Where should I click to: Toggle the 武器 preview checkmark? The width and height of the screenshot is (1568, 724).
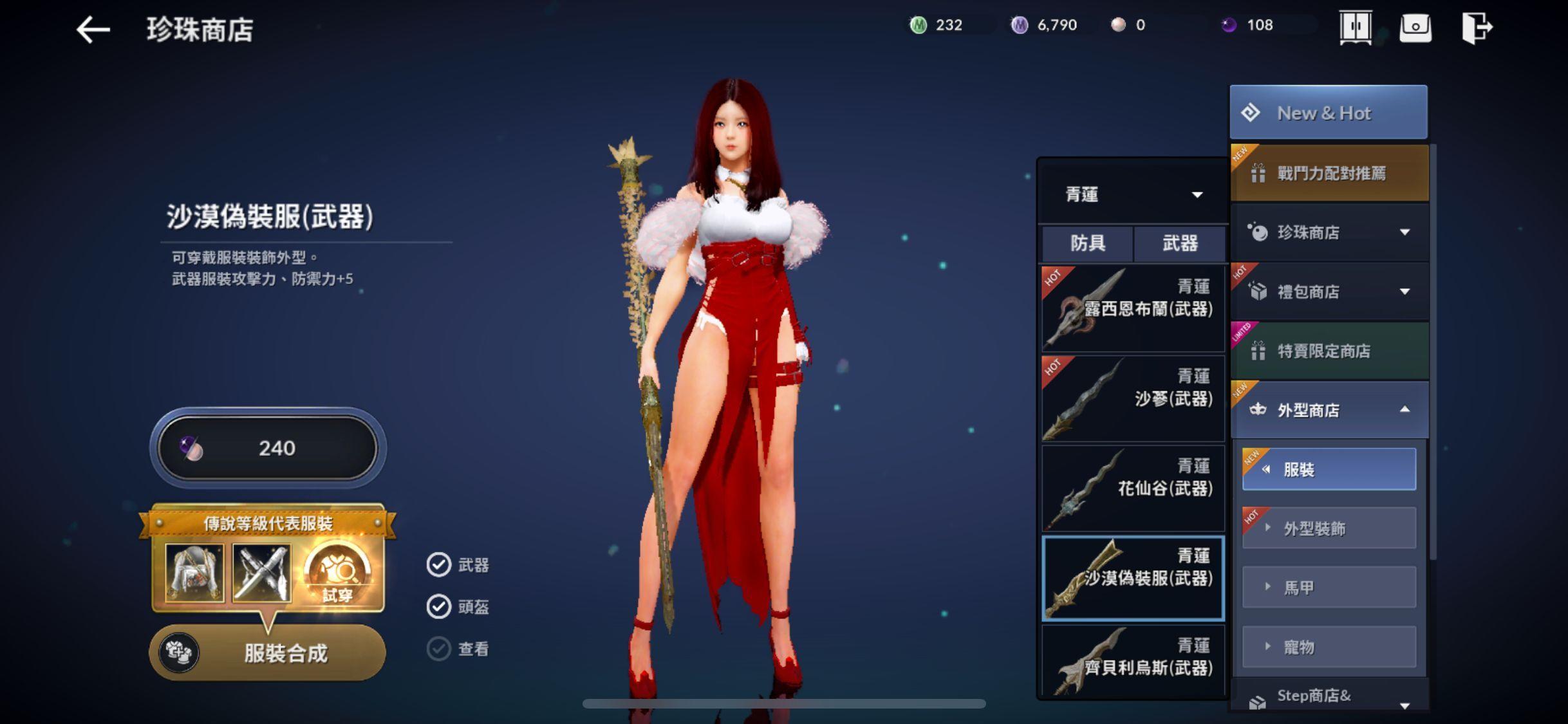[x=440, y=565]
